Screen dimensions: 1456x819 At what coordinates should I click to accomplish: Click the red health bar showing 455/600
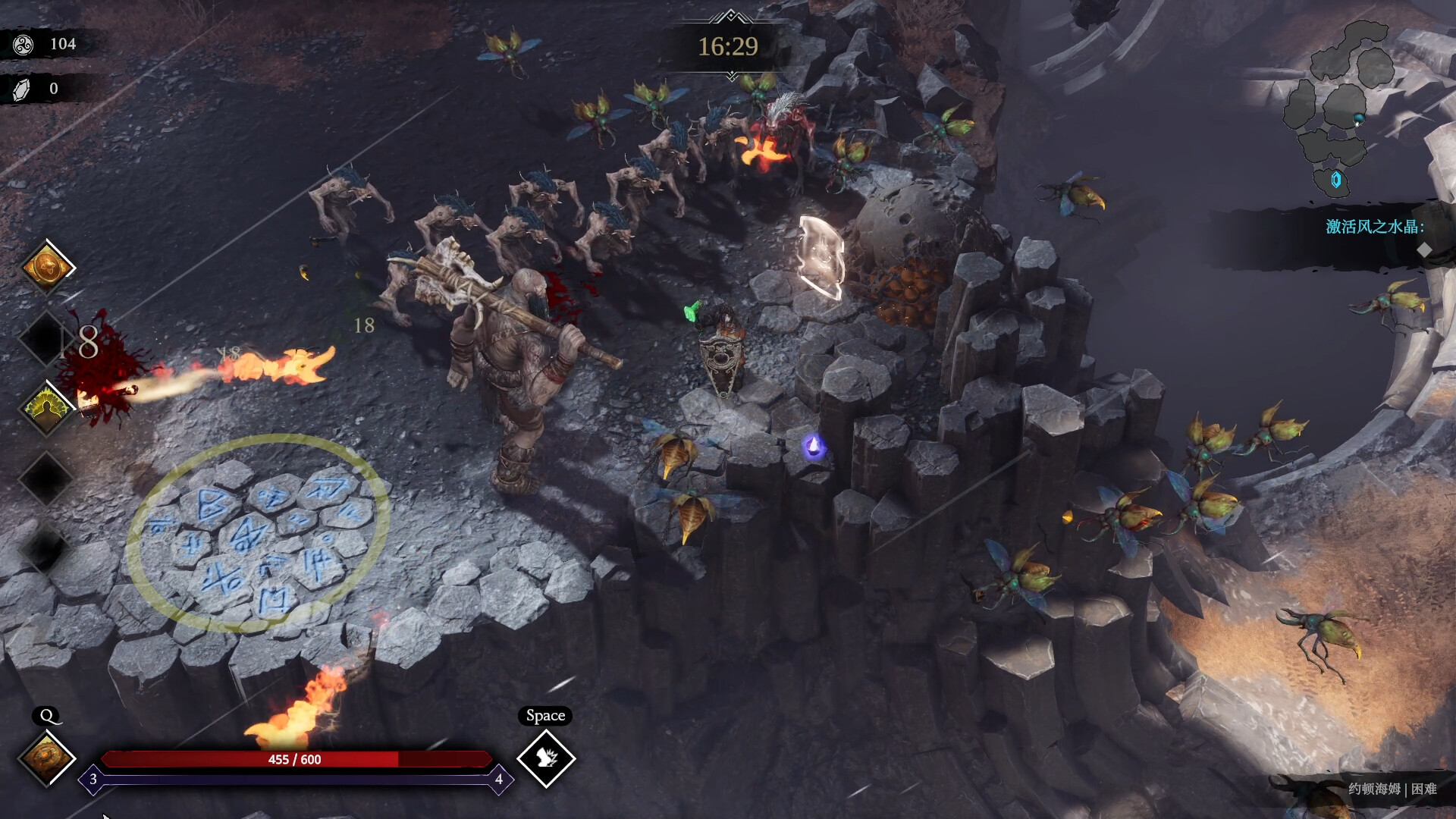[294, 759]
